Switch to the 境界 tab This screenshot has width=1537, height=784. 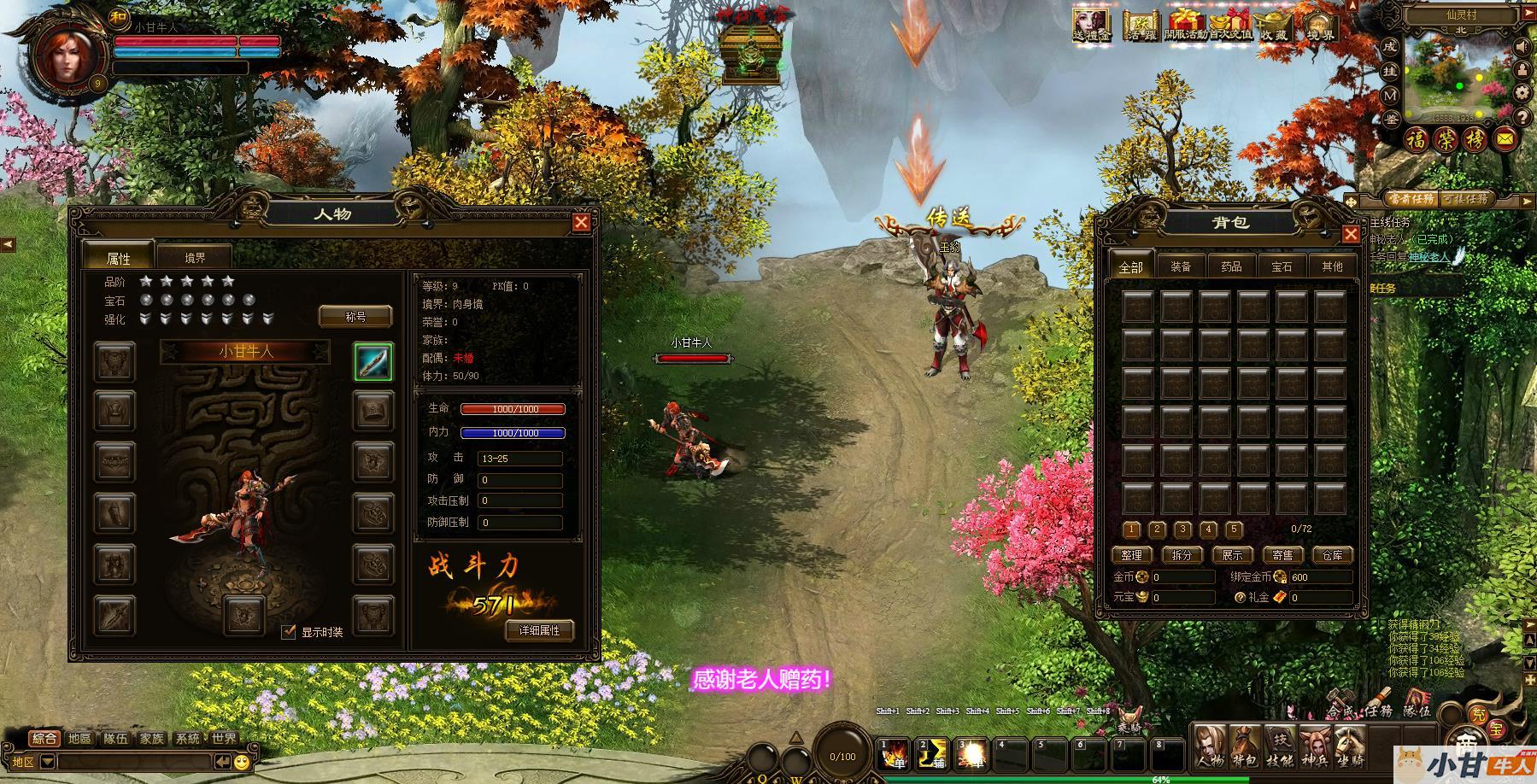pos(195,257)
